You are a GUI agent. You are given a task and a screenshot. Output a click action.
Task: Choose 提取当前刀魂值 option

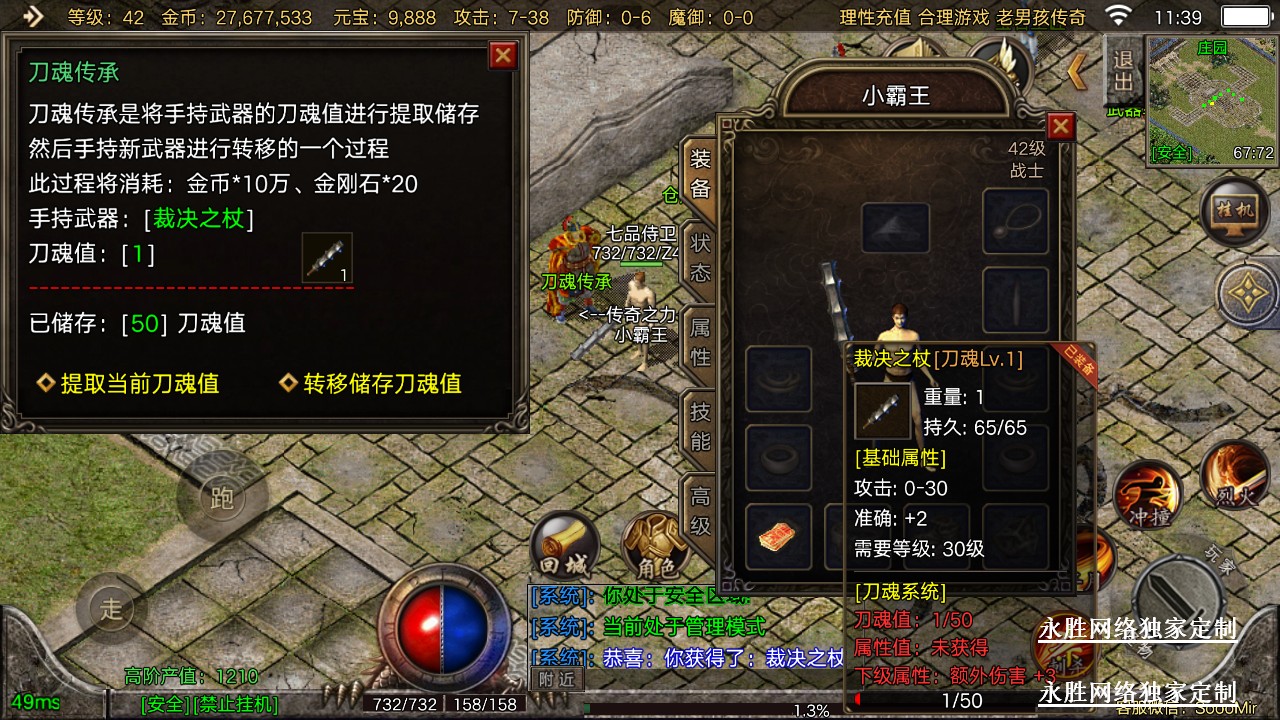point(139,384)
